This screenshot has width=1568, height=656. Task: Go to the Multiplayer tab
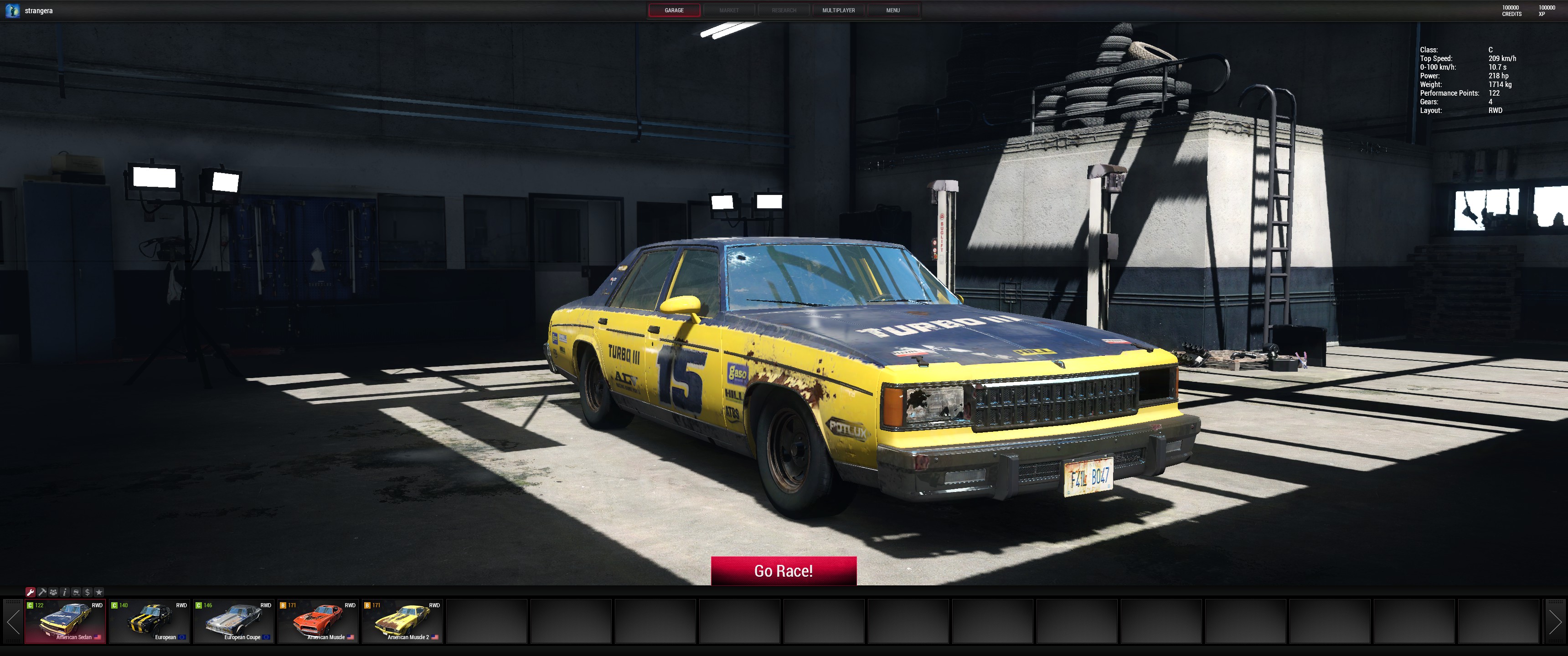tap(838, 10)
